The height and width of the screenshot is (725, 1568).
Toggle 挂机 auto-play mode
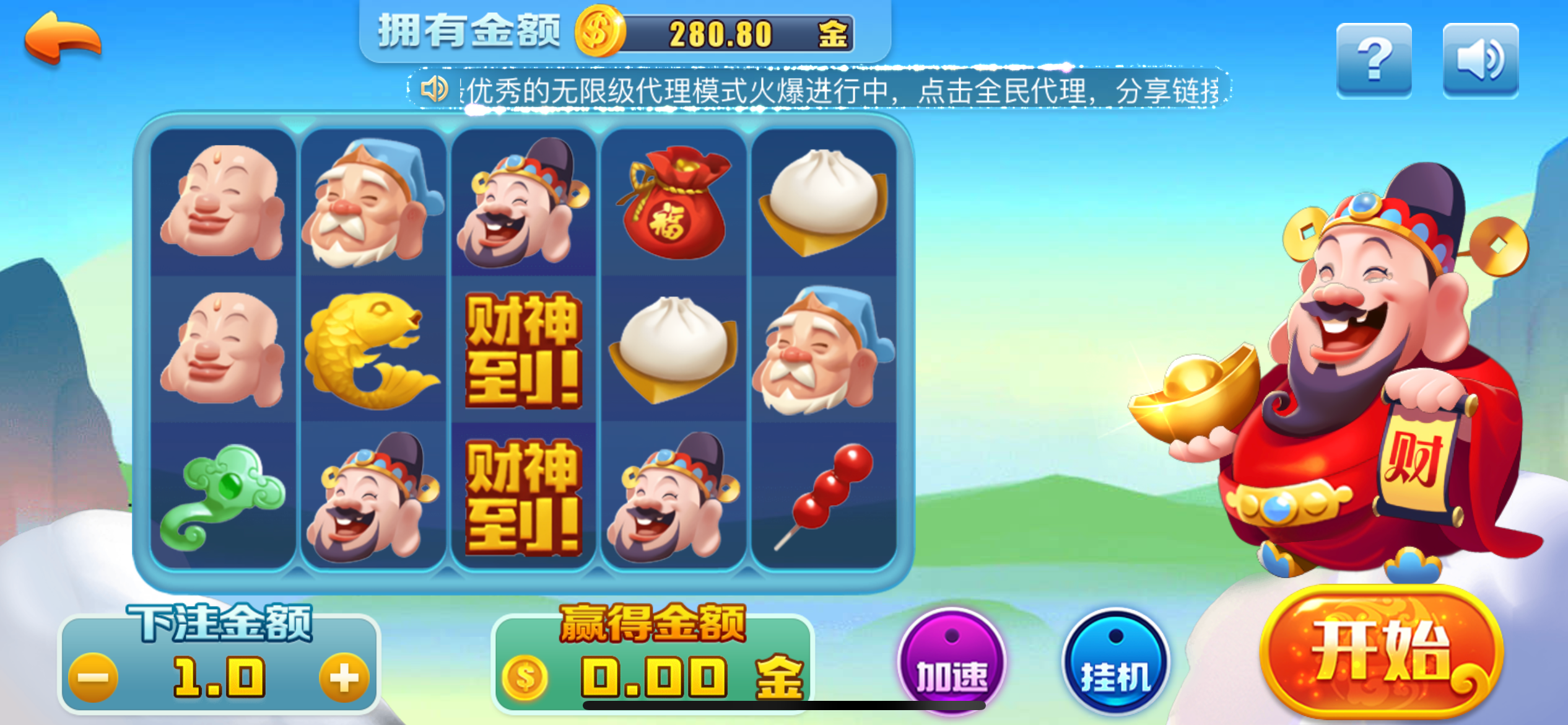1117,660
